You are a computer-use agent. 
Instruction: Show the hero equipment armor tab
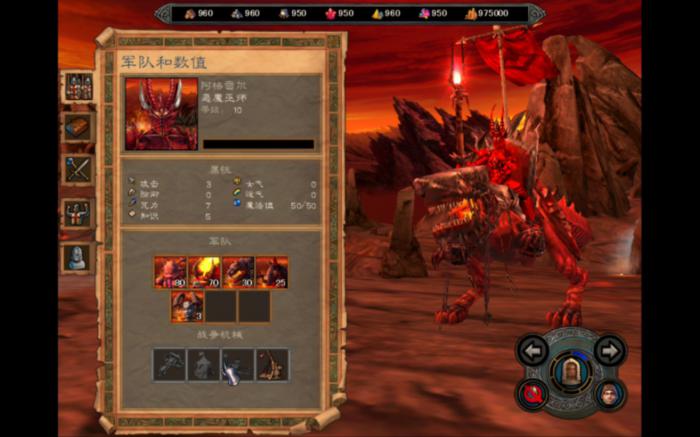click(78, 212)
